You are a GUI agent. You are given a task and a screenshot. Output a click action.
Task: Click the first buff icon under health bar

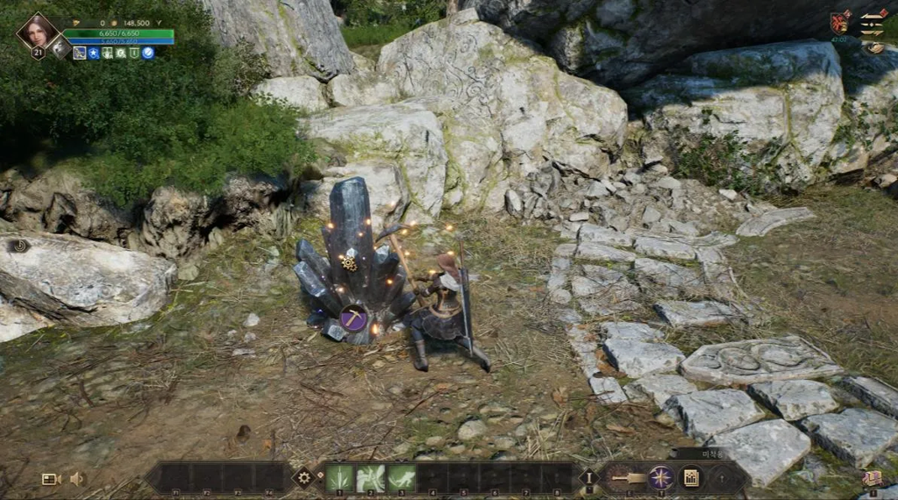click(x=80, y=53)
